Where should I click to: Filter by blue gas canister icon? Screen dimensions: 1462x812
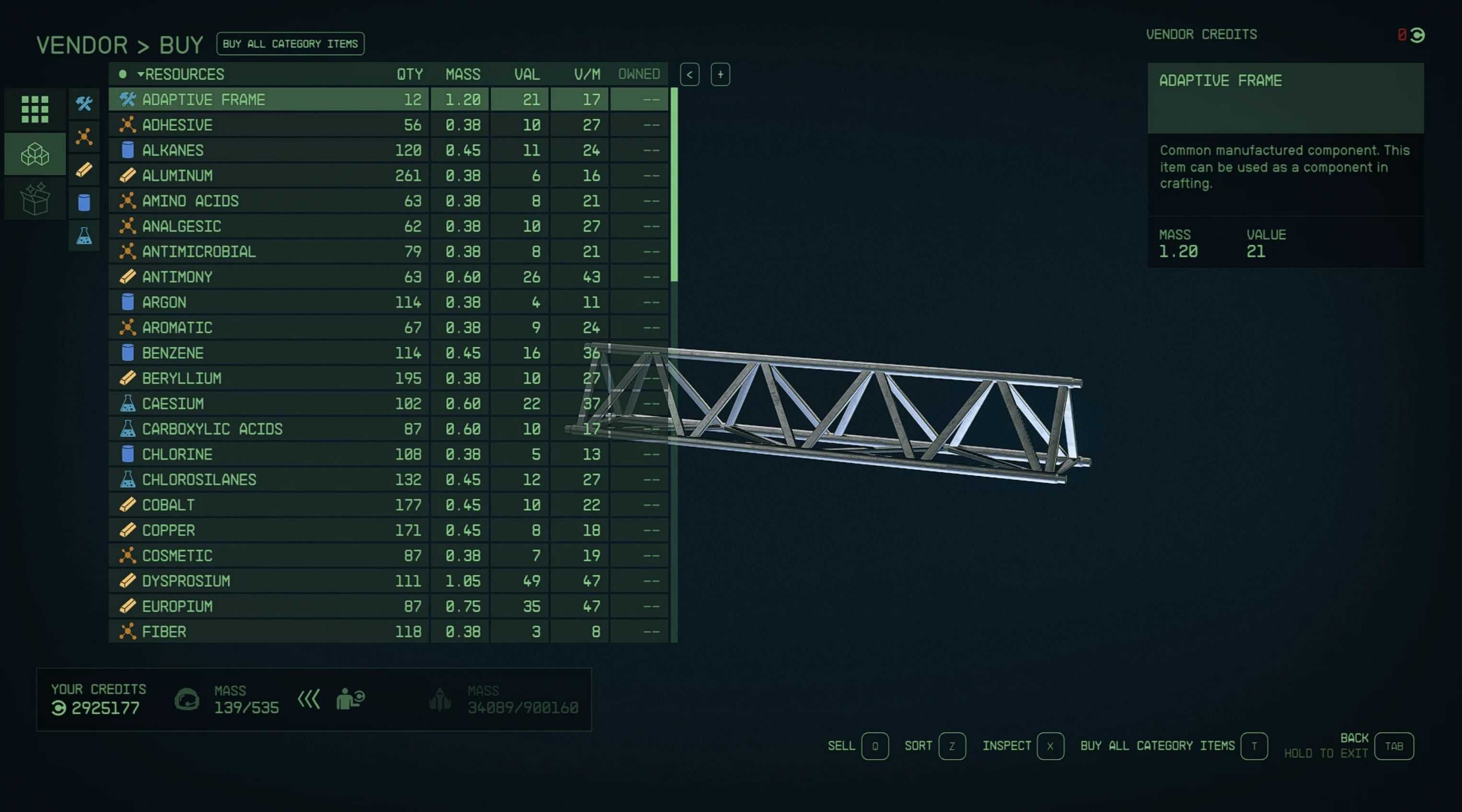point(84,203)
